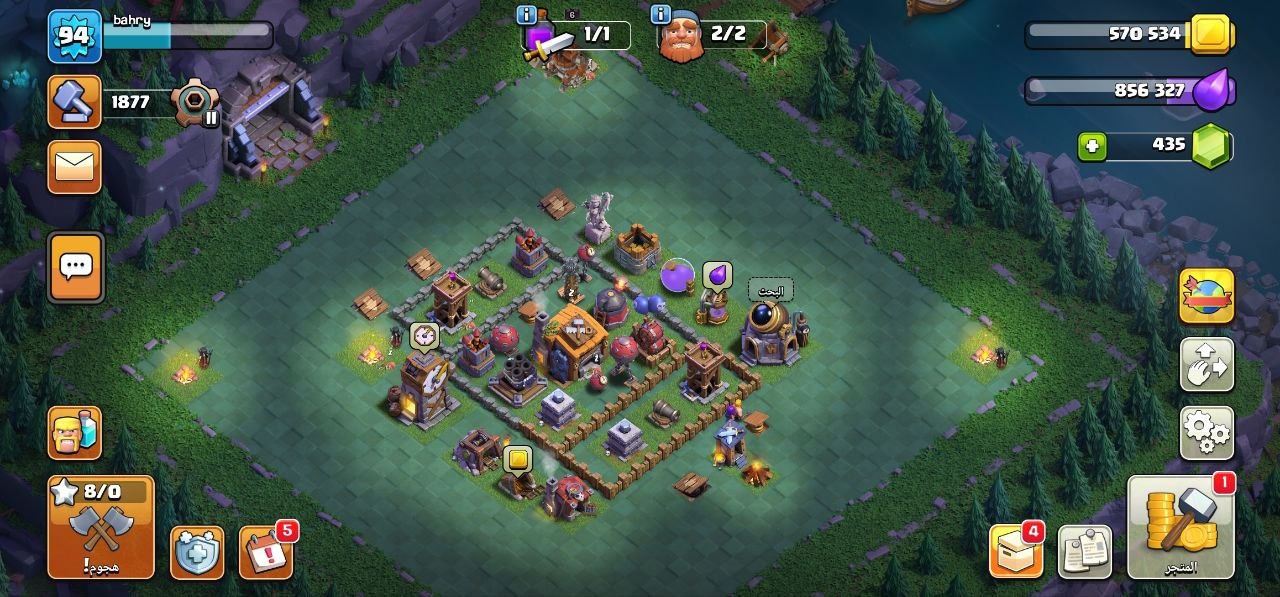Open the shield with plus icon
This screenshot has width=1280, height=597.
(x=196, y=552)
